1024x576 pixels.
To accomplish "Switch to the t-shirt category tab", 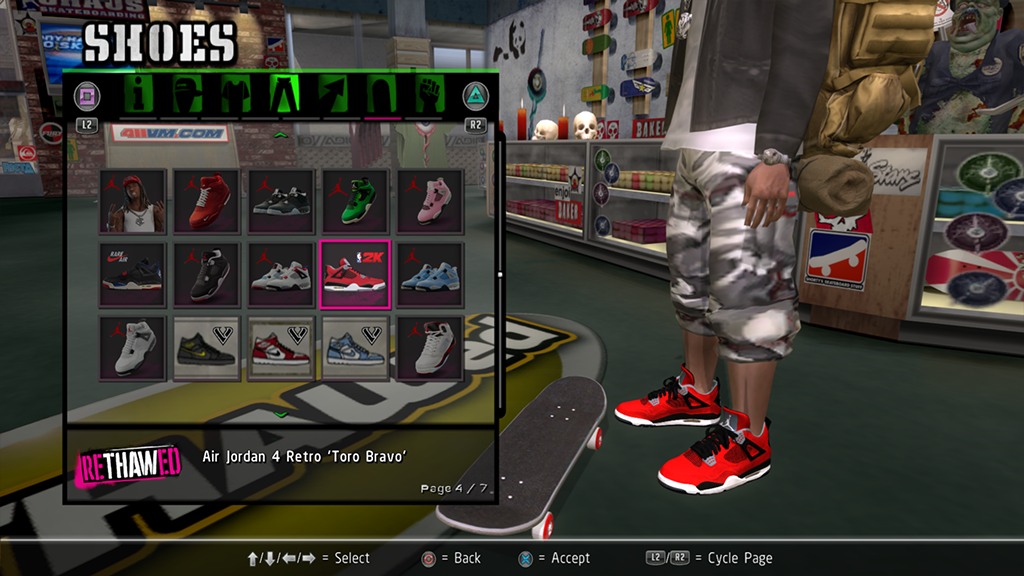I will coord(233,96).
